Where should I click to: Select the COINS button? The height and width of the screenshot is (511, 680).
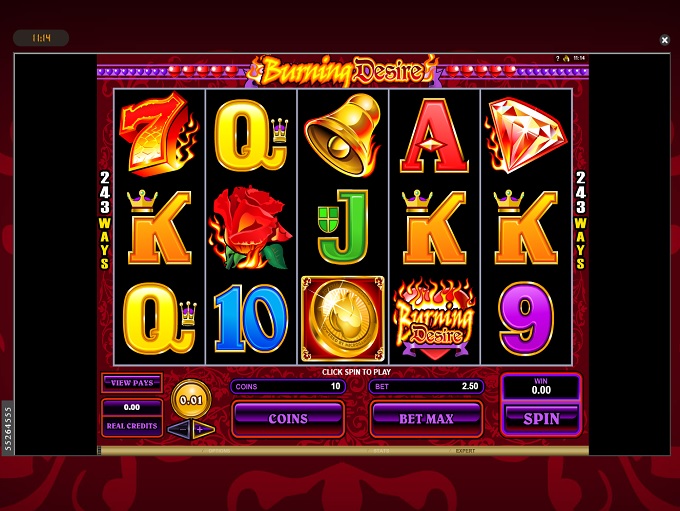click(288, 419)
